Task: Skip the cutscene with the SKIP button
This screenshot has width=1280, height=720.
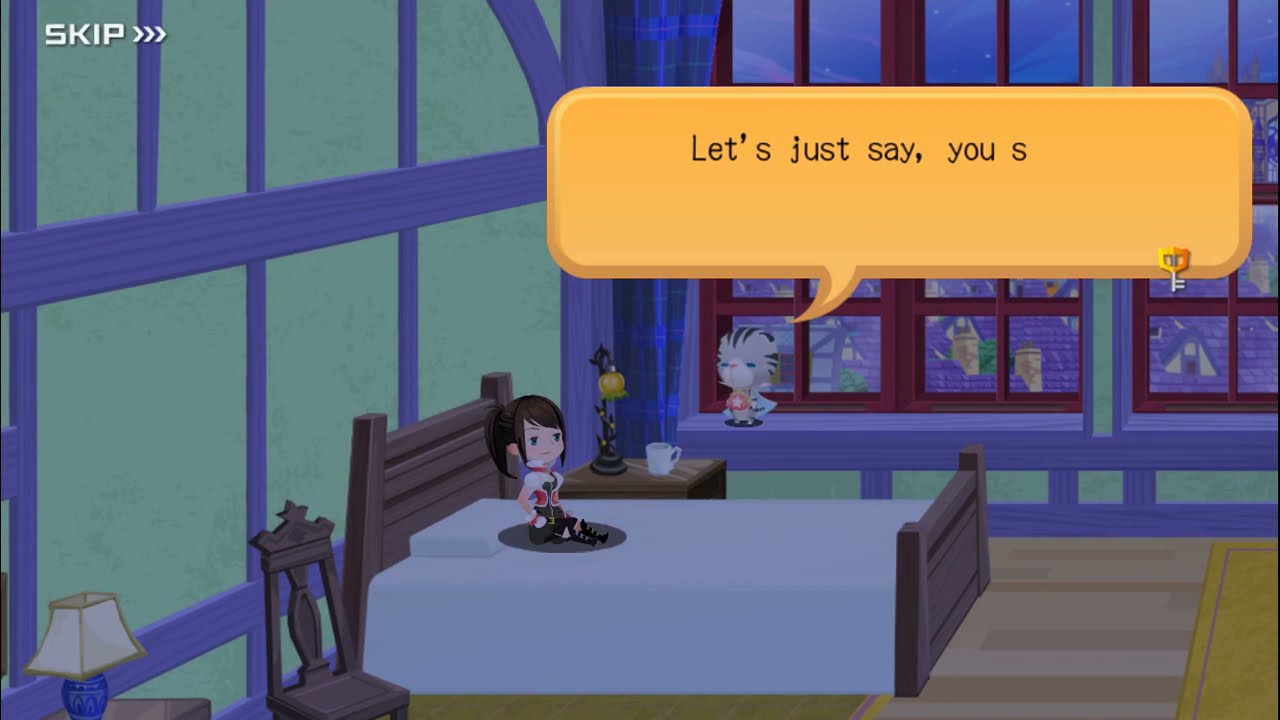Action: (105, 36)
